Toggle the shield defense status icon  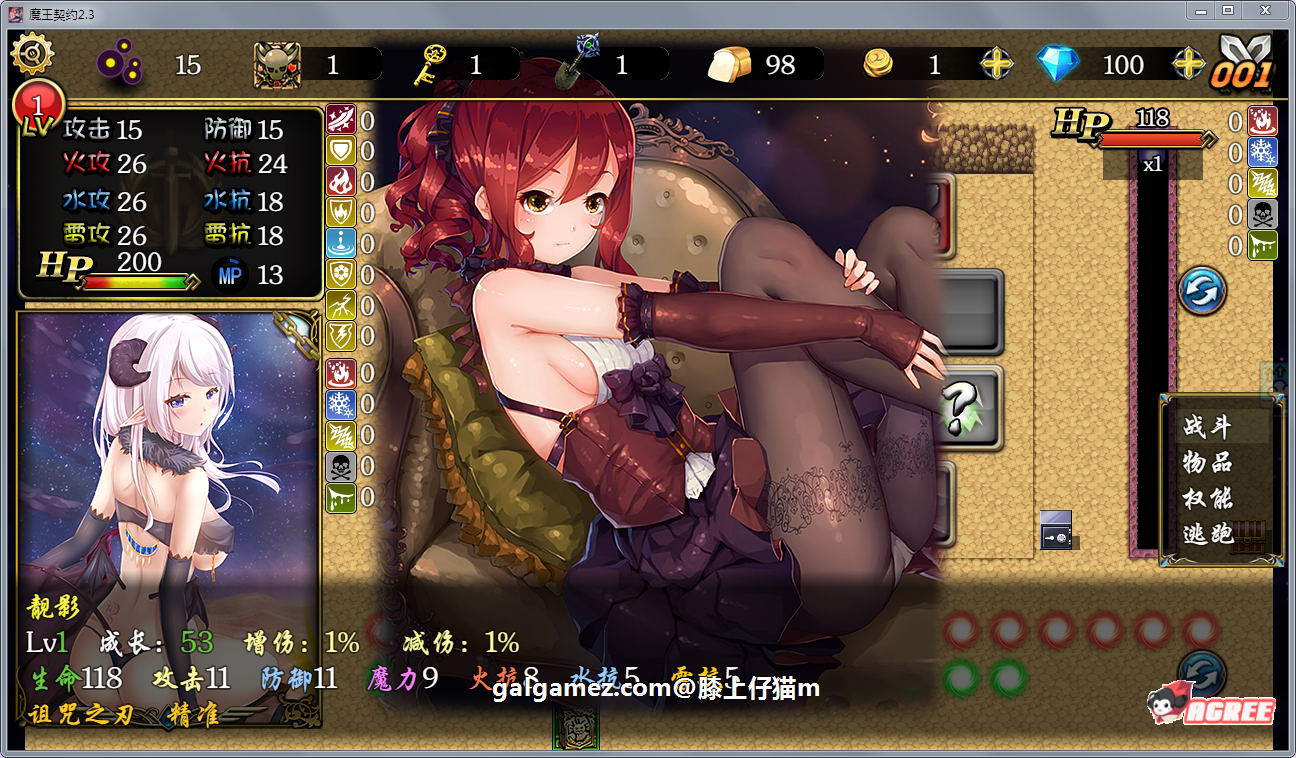[x=340, y=150]
